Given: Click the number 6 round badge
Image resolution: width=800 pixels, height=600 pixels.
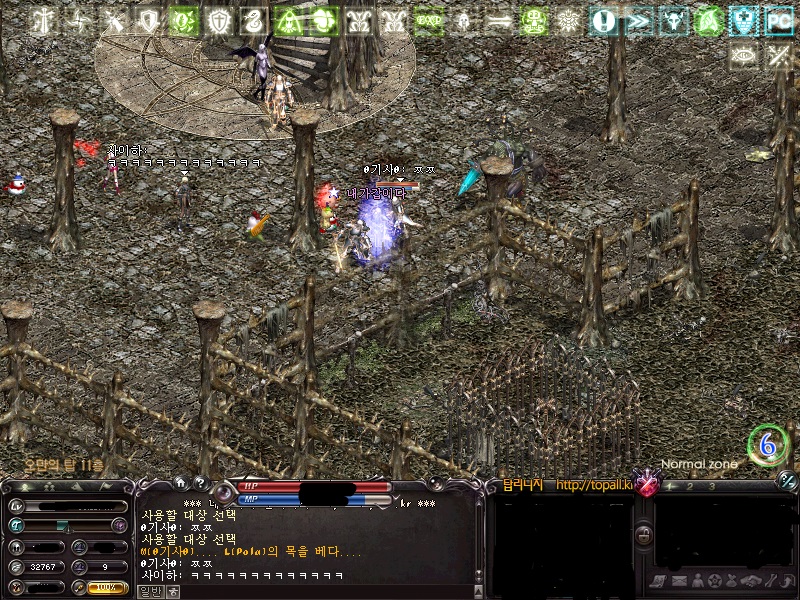Looking at the screenshot, I should tap(767, 445).
